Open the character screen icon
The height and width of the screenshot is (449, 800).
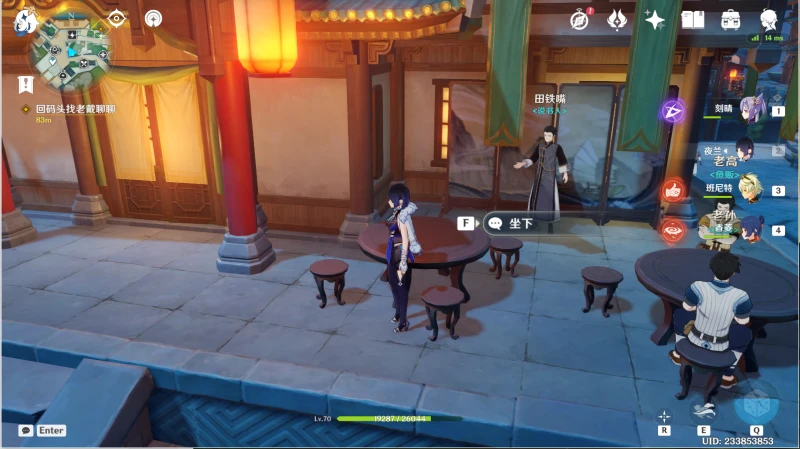coord(768,19)
